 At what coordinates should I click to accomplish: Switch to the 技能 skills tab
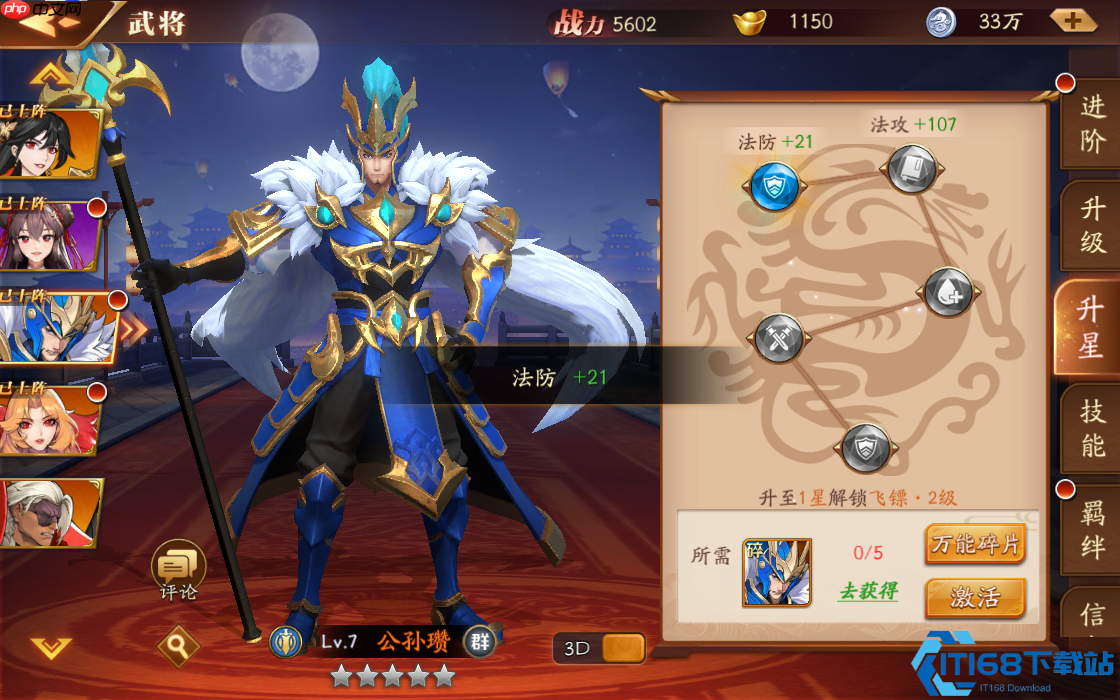pyautogui.click(x=1092, y=428)
